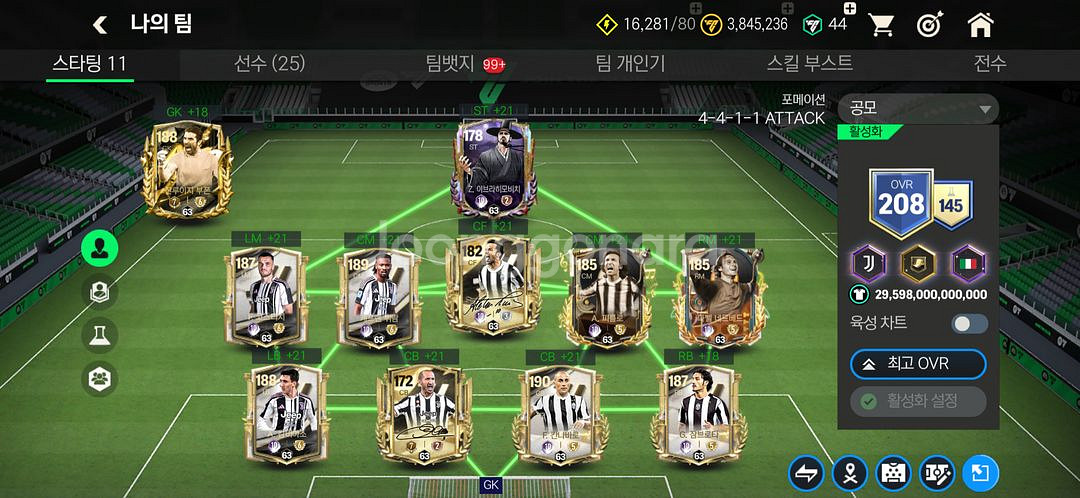This screenshot has height=498, width=1080.
Task: Open 활성화 설정
Action: (918, 401)
